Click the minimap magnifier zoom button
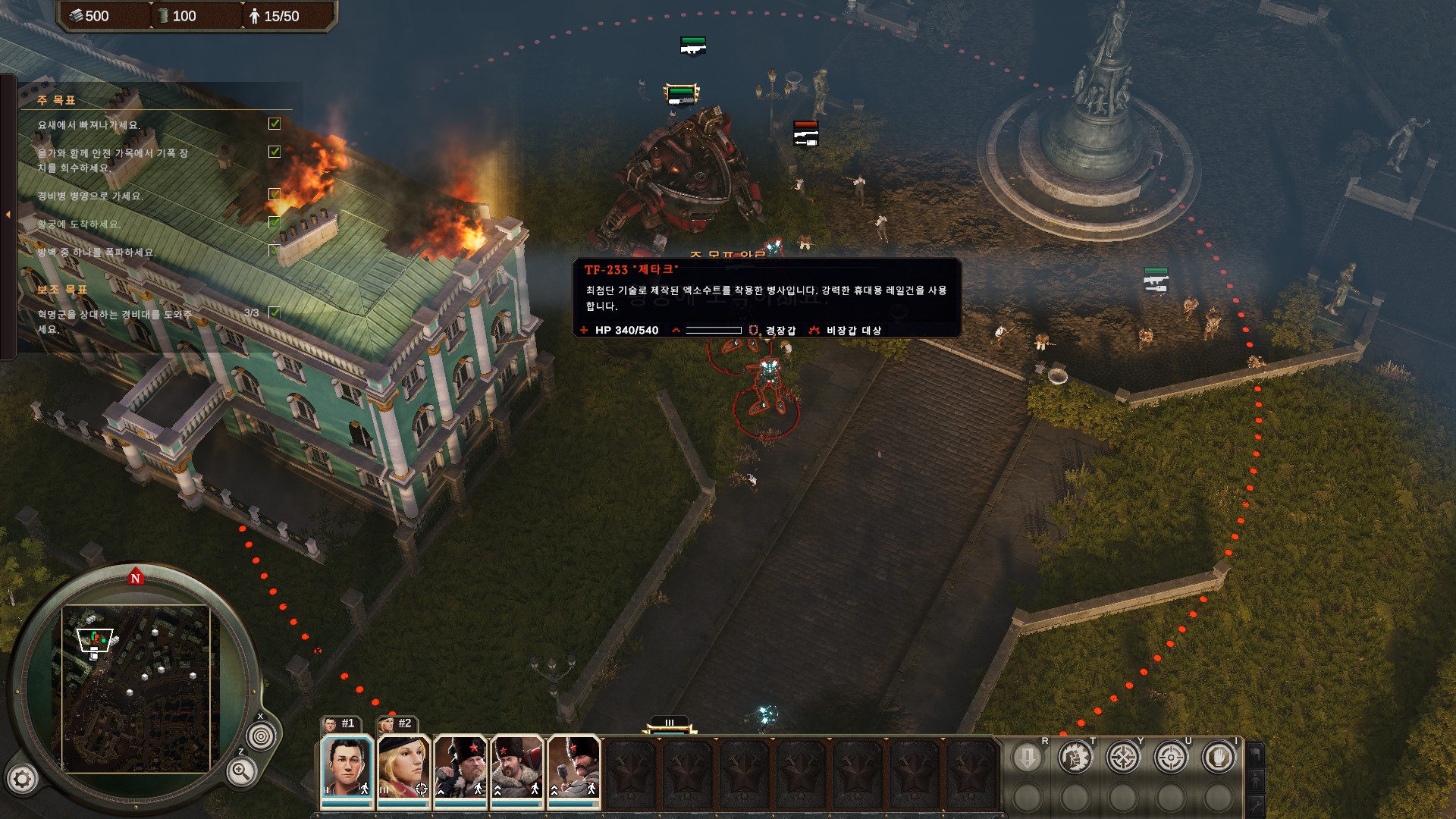Viewport: 1456px width, 819px height. [241, 772]
